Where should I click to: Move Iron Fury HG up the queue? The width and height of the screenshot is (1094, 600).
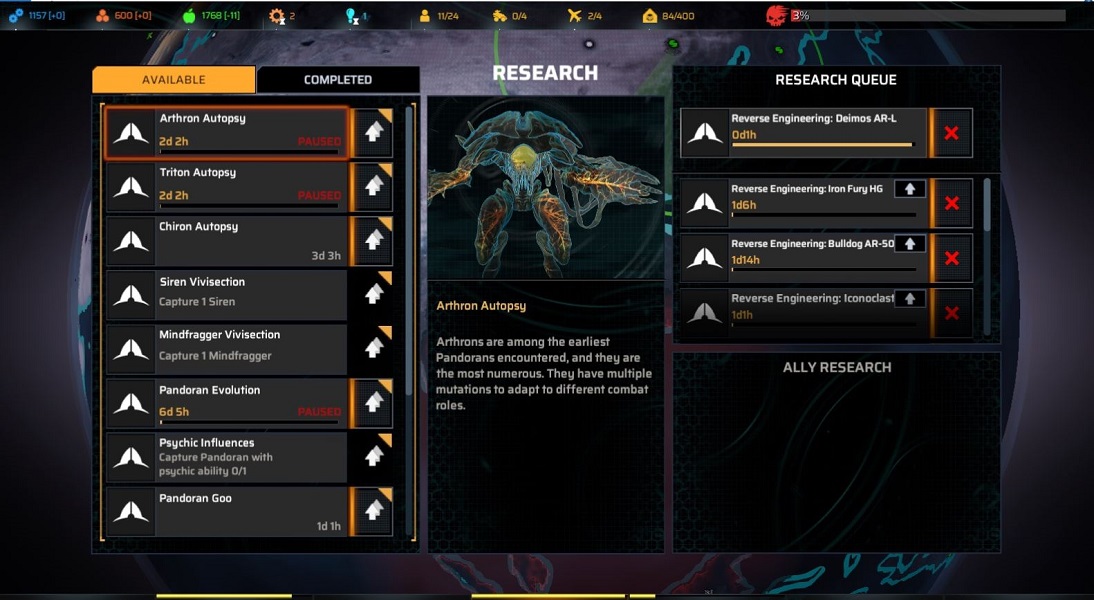click(x=909, y=189)
